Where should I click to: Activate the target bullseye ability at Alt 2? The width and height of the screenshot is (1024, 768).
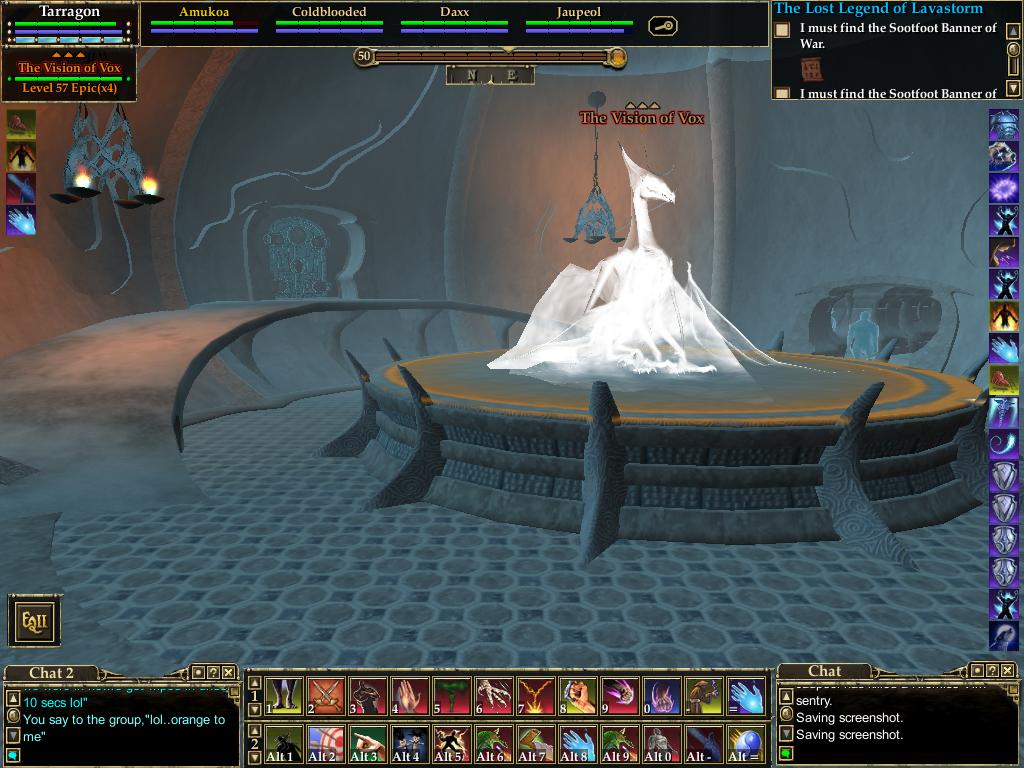pyautogui.click(x=326, y=744)
